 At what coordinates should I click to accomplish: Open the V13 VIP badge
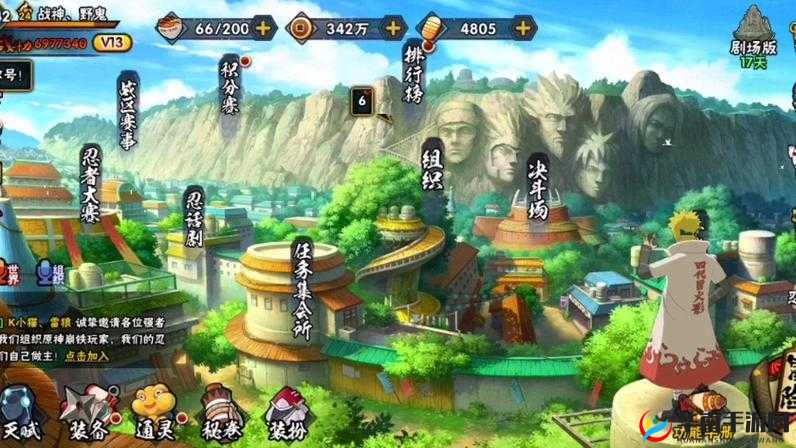113,42
